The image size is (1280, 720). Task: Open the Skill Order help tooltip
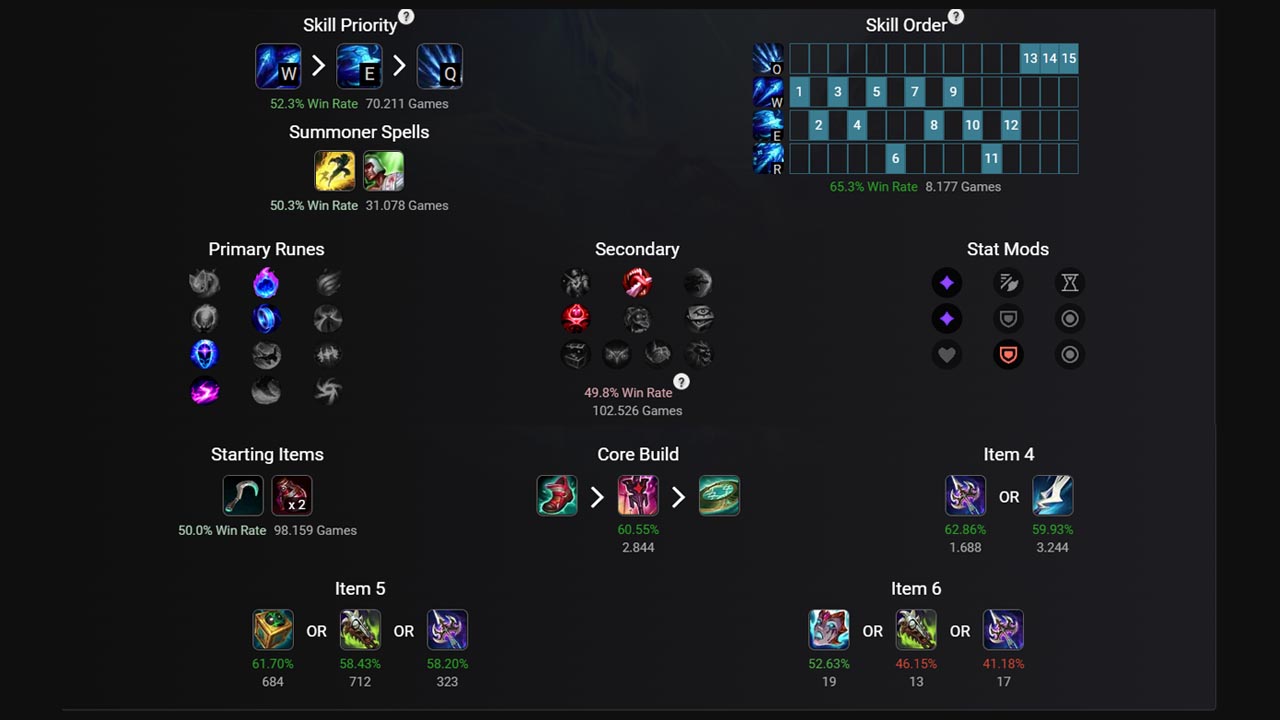pyautogui.click(x=956, y=16)
